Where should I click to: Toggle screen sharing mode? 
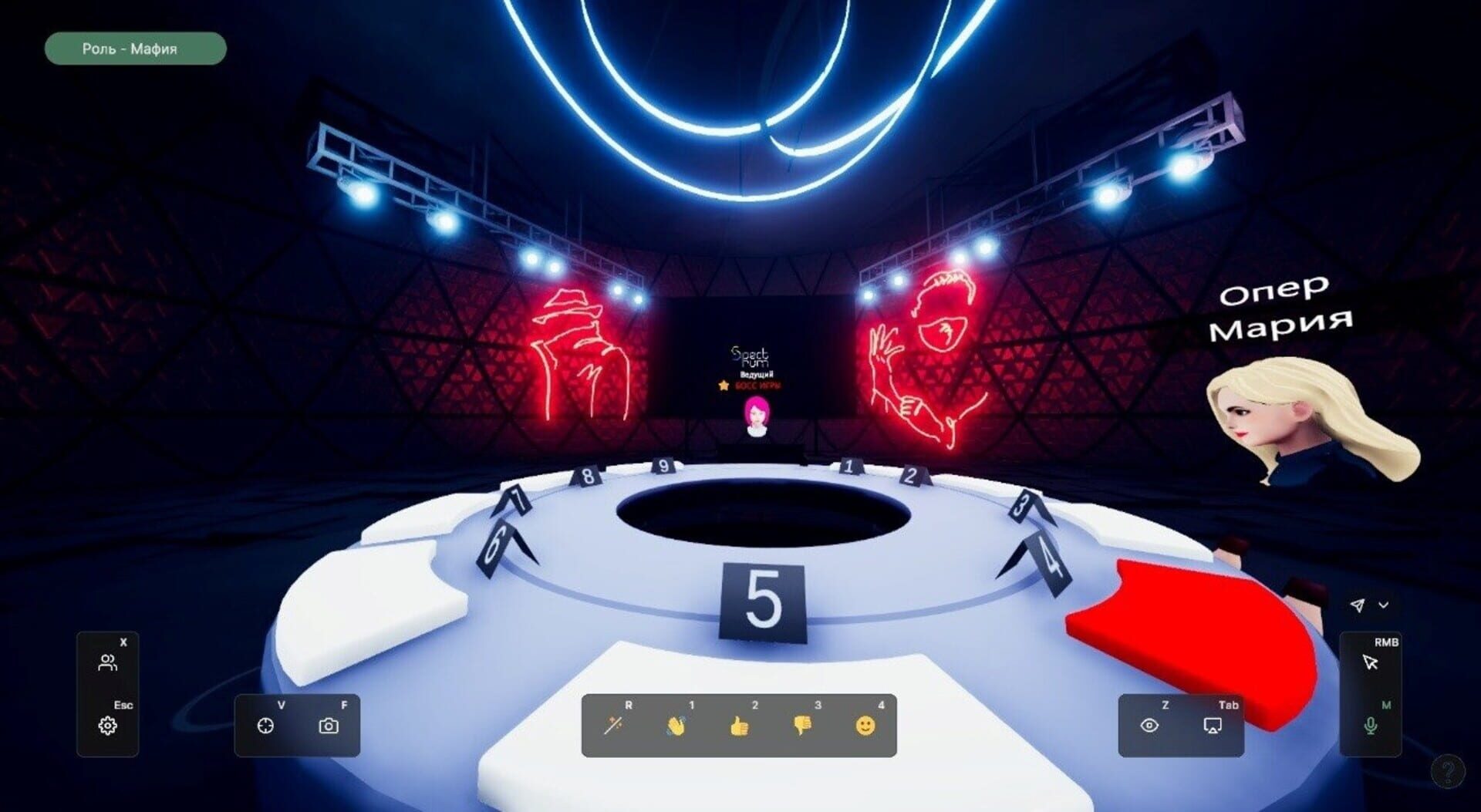click(1214, 726)
